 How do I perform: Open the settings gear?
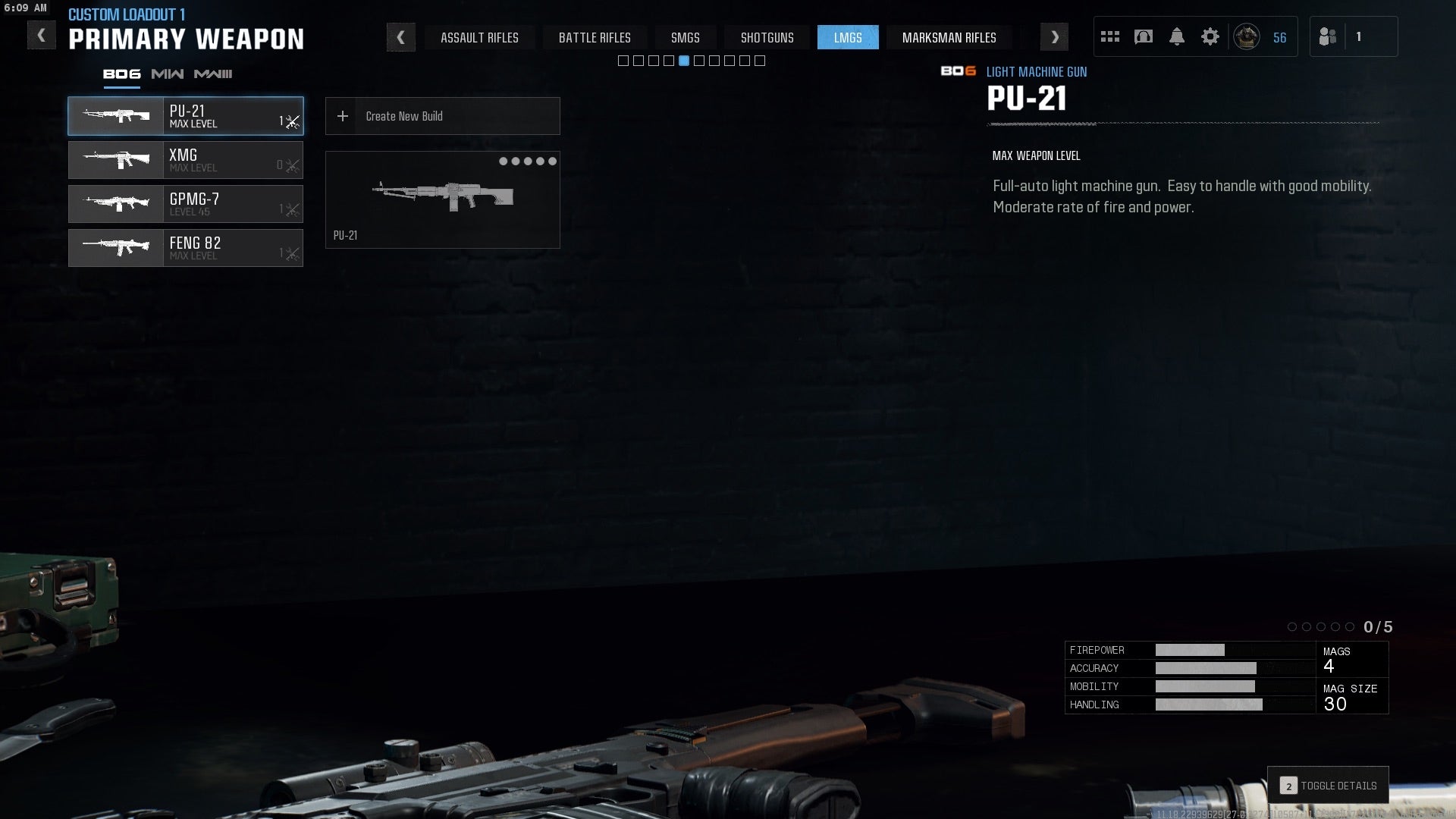1210,36
